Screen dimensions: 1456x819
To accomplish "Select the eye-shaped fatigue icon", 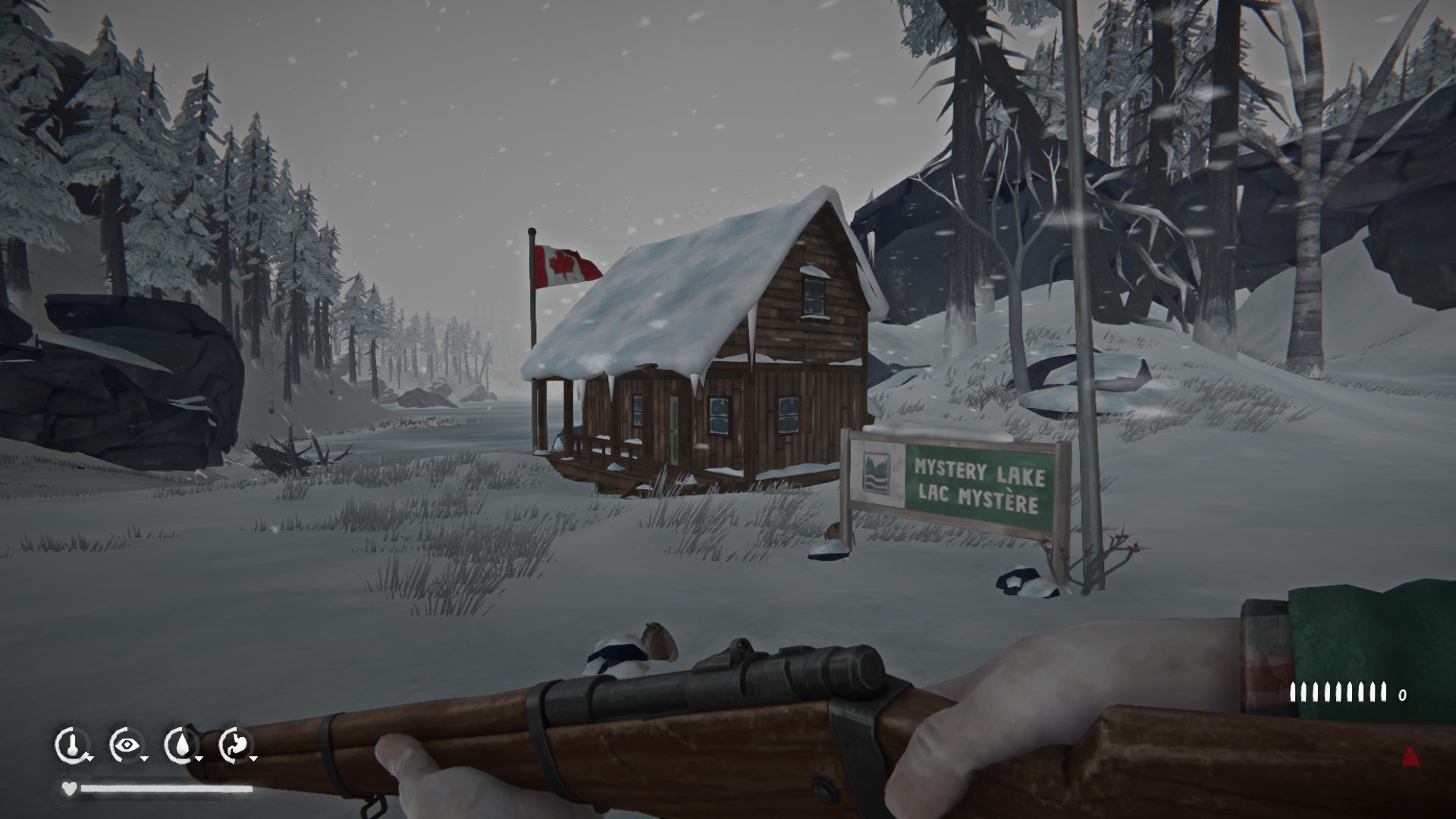I will point(126,745).
